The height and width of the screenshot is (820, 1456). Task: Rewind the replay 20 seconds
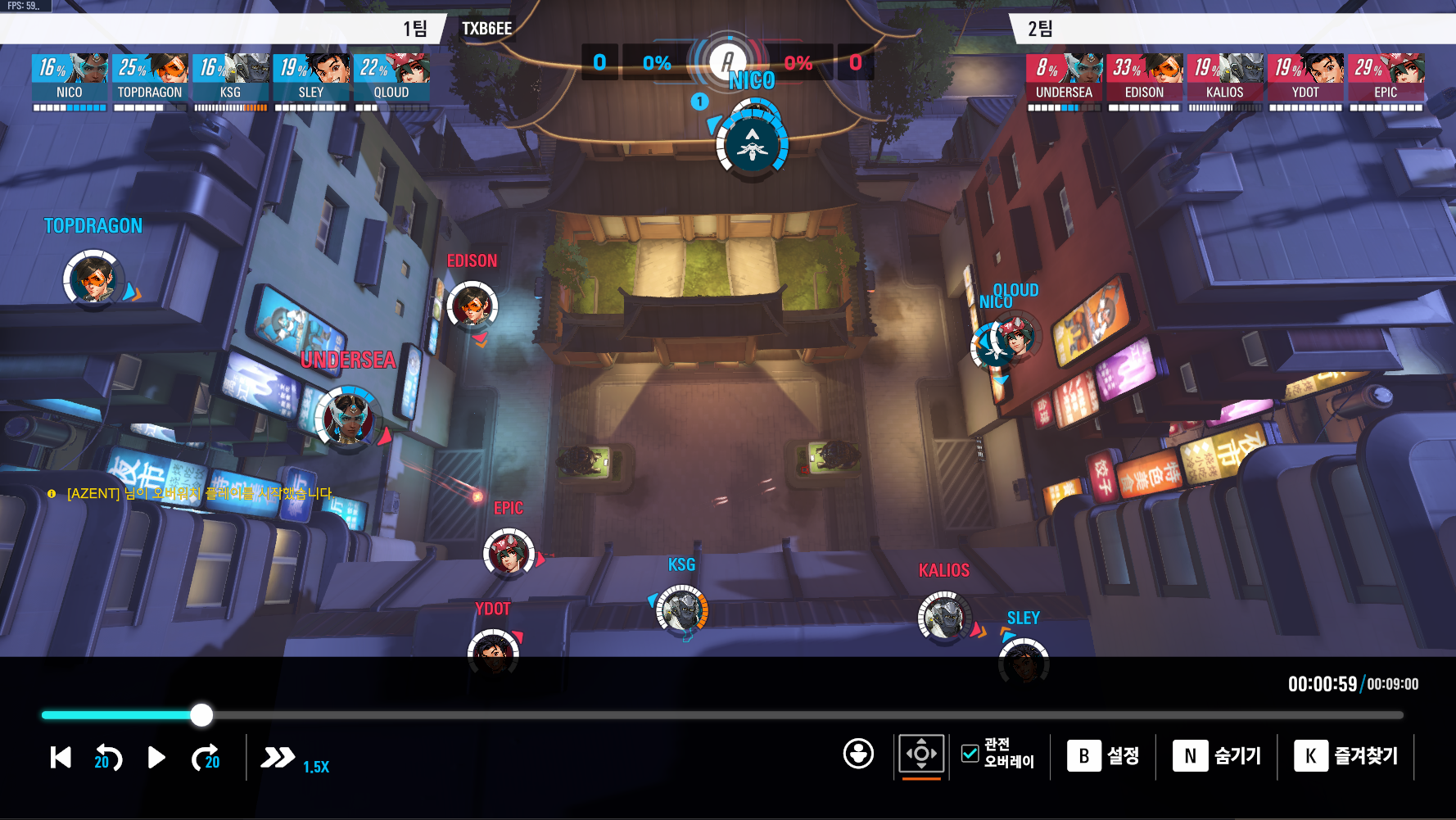tap(107, 758)
